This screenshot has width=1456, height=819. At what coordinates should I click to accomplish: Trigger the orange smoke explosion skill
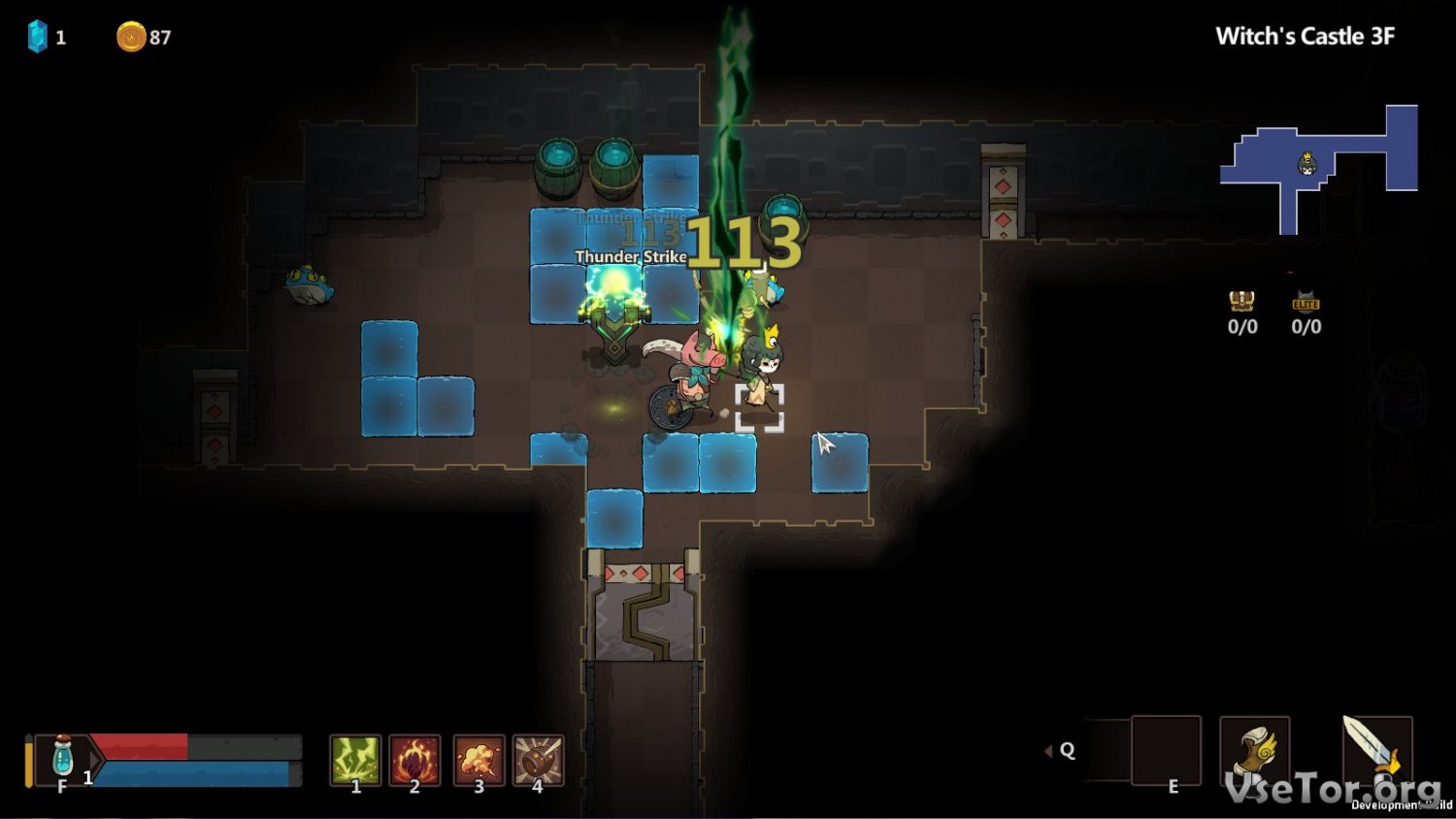coord(479,759)
